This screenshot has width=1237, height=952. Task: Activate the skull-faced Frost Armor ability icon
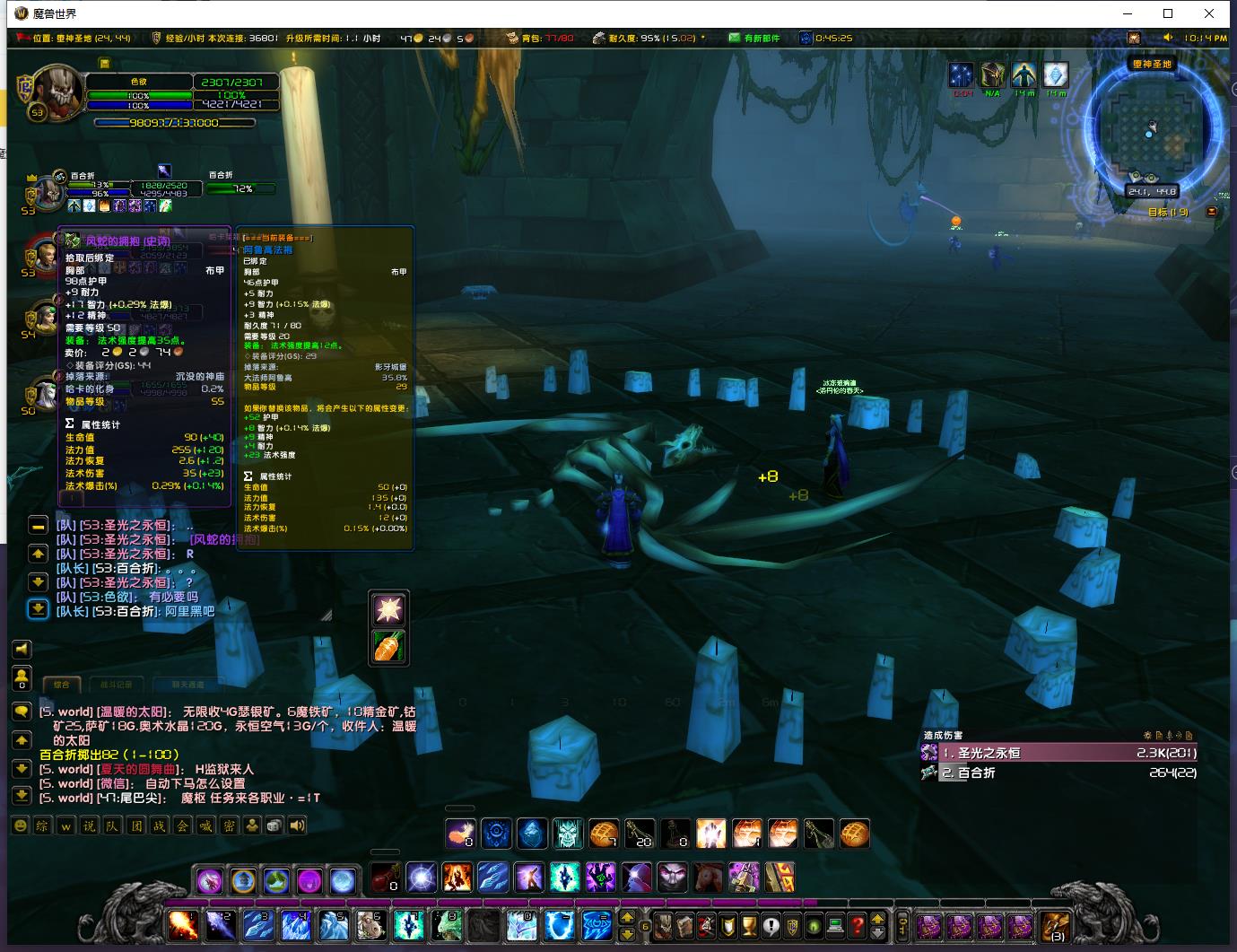pyautogui.click(x=567, y=834)
